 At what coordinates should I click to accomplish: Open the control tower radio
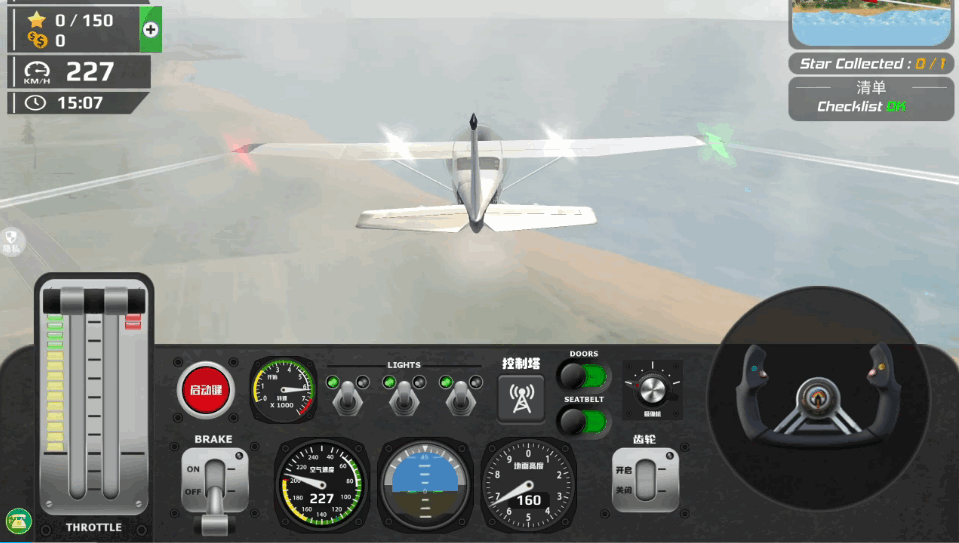521,397
